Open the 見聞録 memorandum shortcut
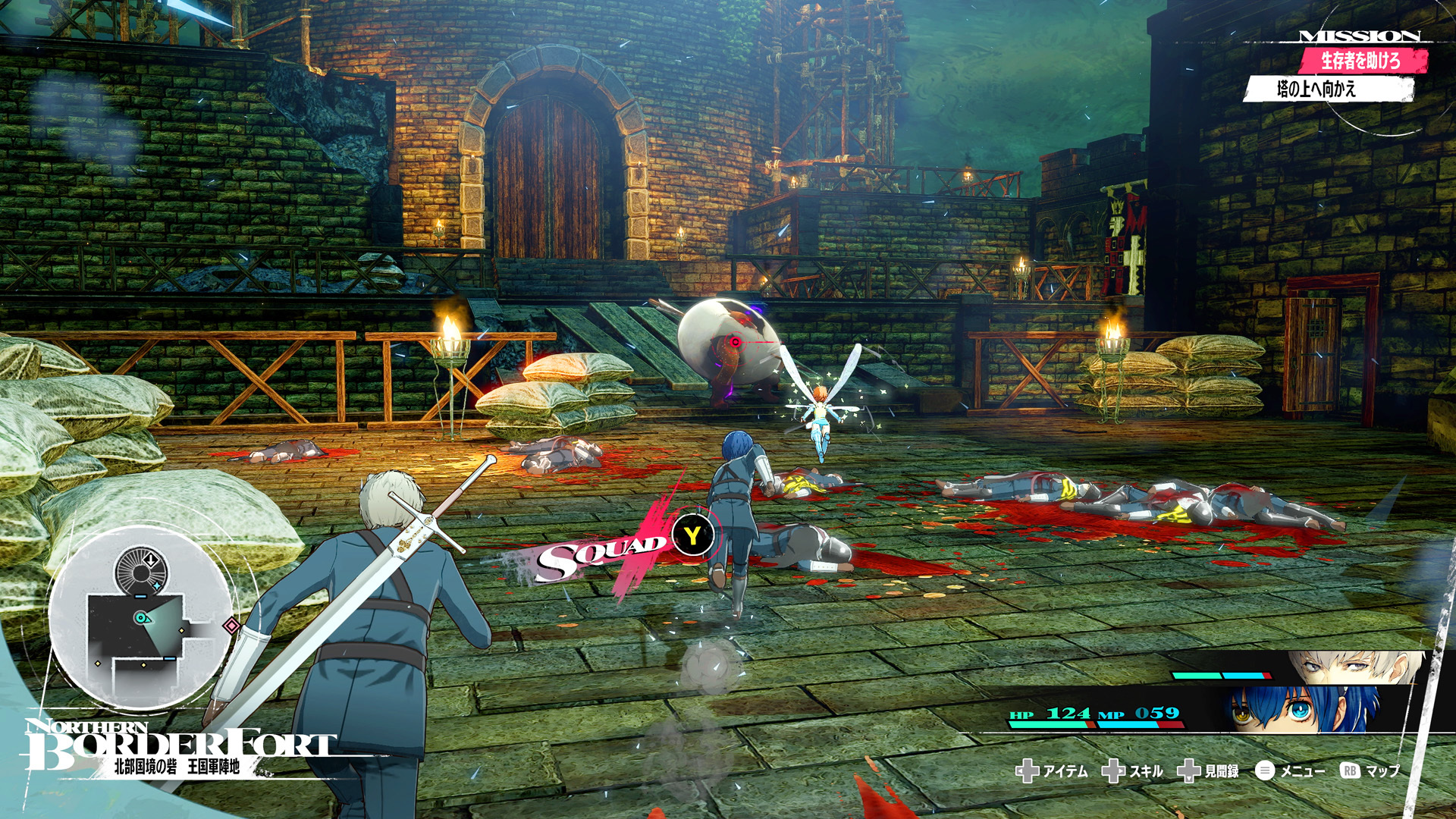This screenshot has height=819, width=1456. point(1209,771)
